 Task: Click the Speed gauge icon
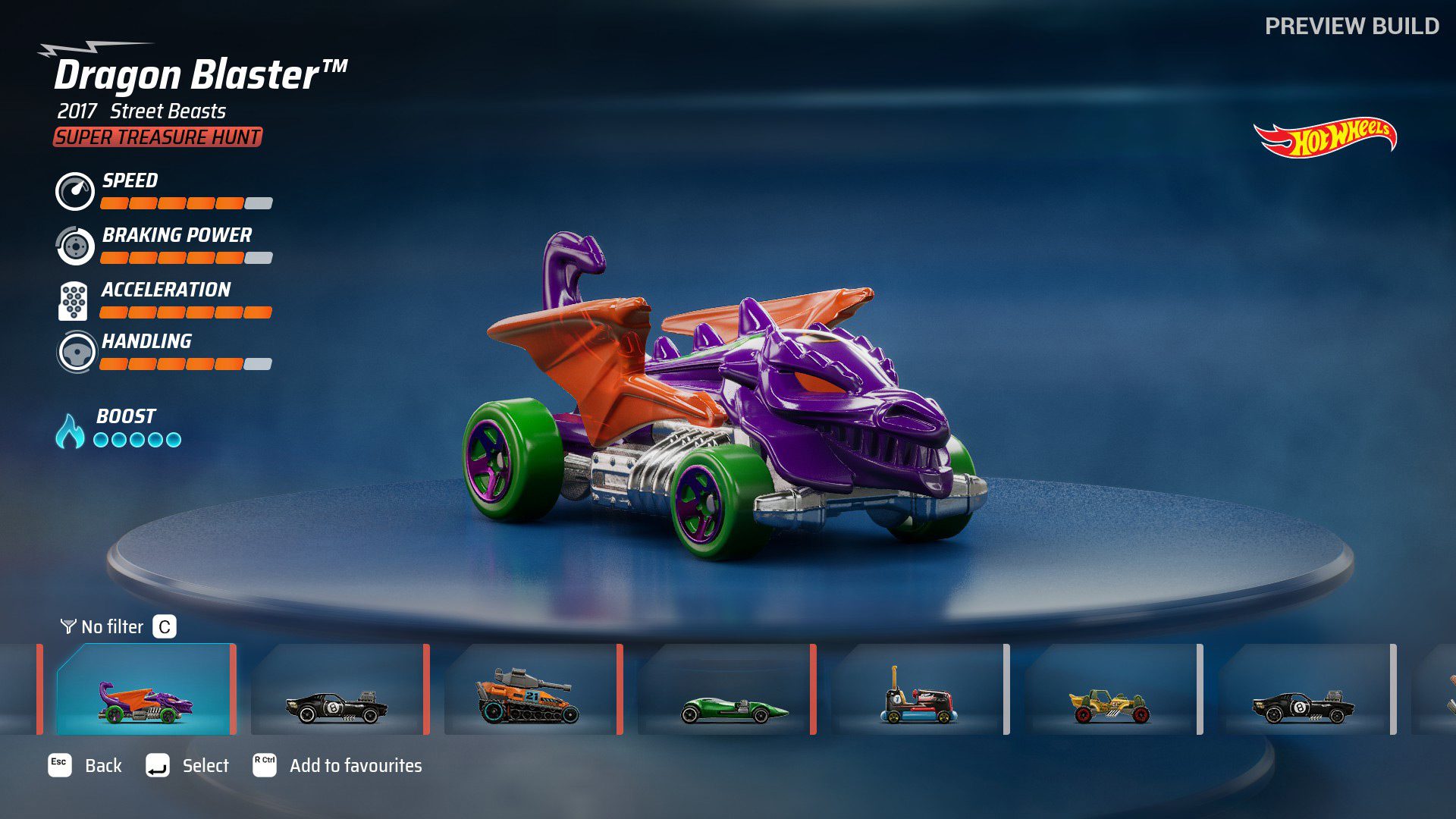pyautogui.click(x=74, y=192)
